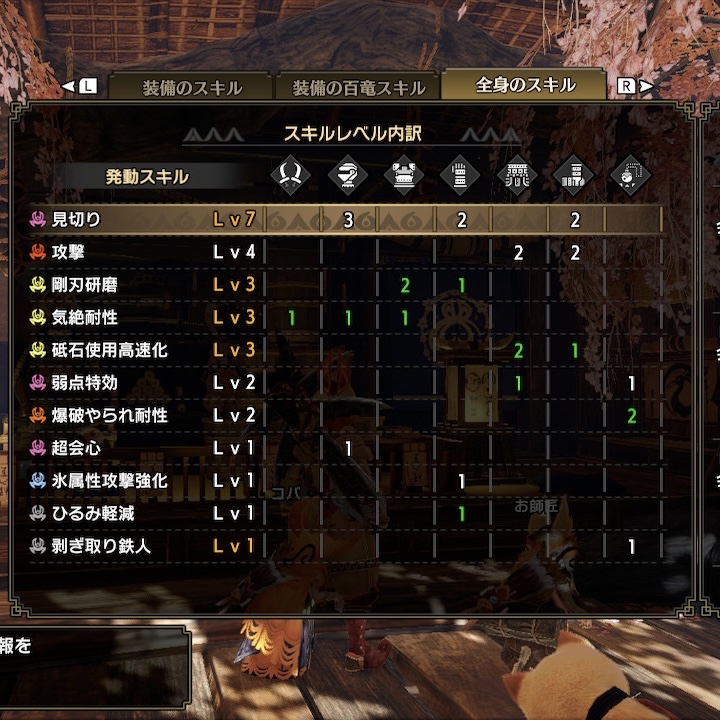
Task: Select the helmet armor column icon
Action: click(x=348, y=176)
